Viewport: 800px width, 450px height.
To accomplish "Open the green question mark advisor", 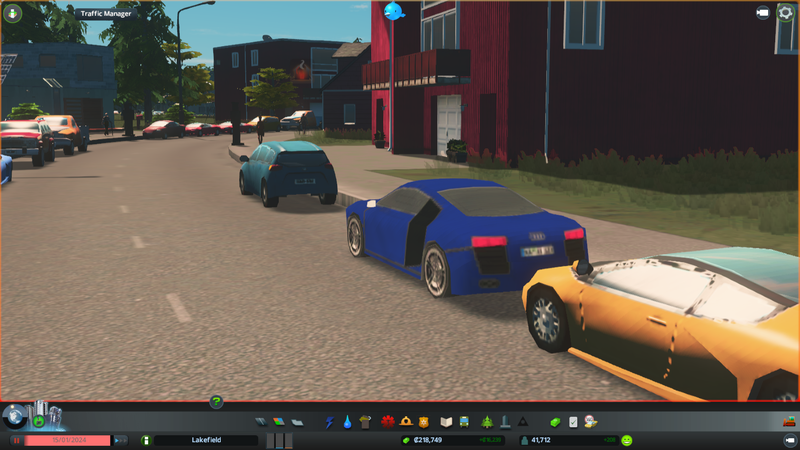I will (216, 402).
